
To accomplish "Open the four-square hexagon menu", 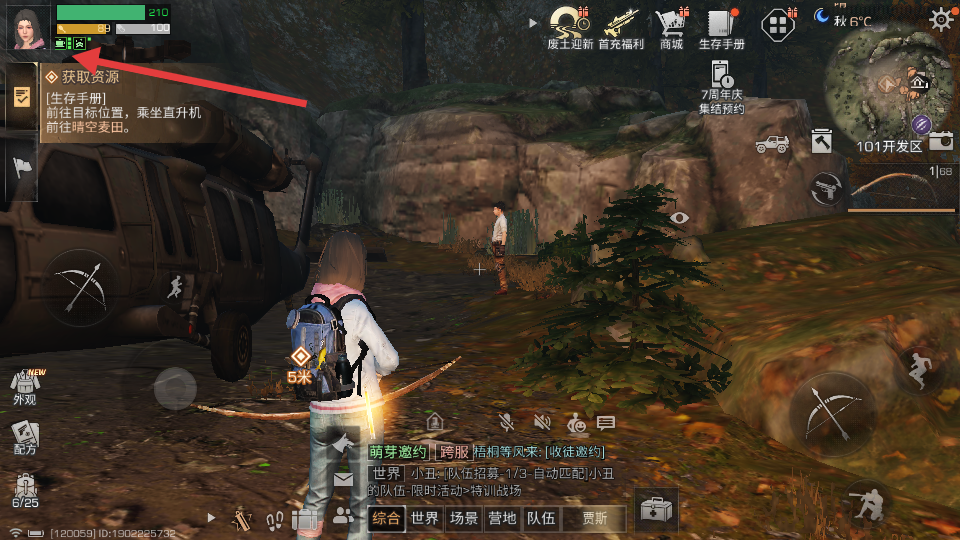I will 778,23.
